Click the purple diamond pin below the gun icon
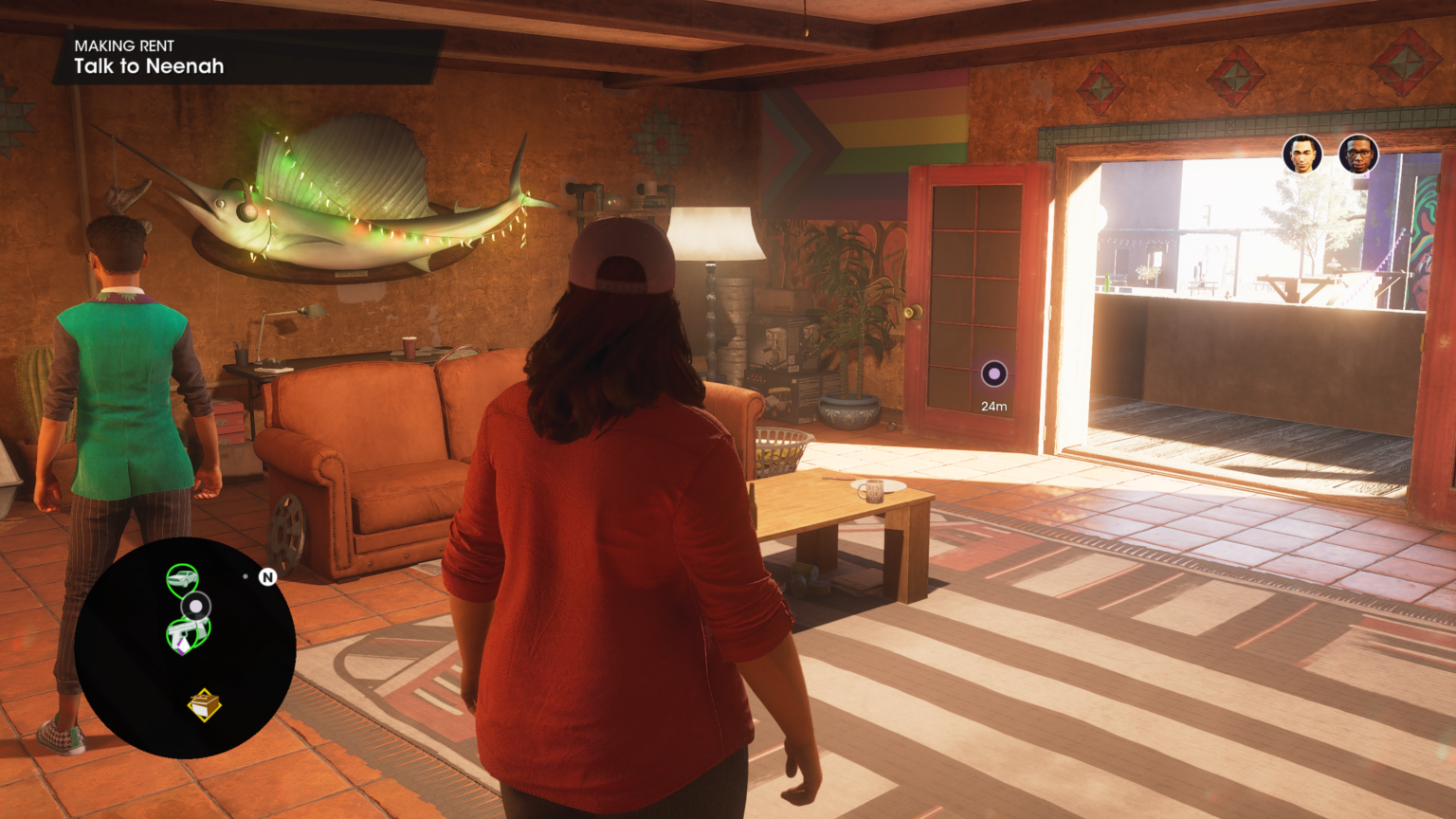Image resolution: width=1456 pixels, height=819 pixels. (182, 646)
